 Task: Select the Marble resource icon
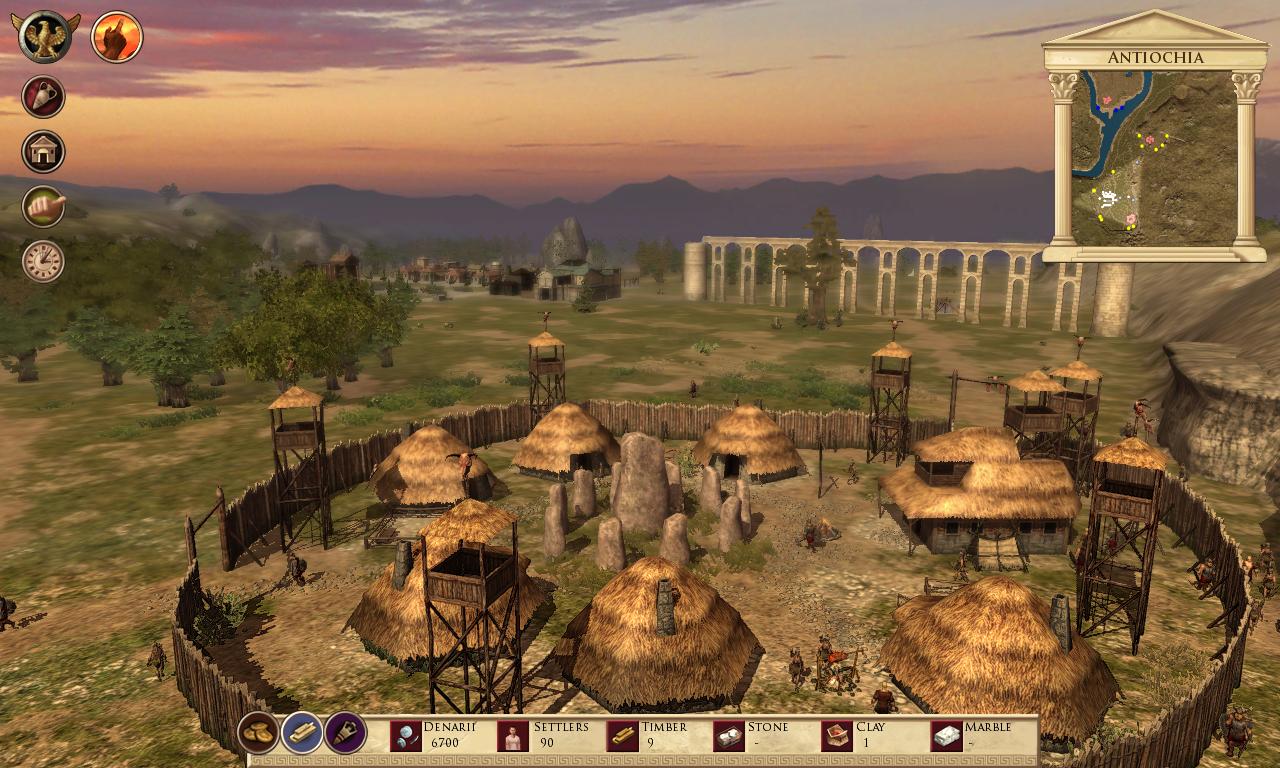tap(946, 736)
